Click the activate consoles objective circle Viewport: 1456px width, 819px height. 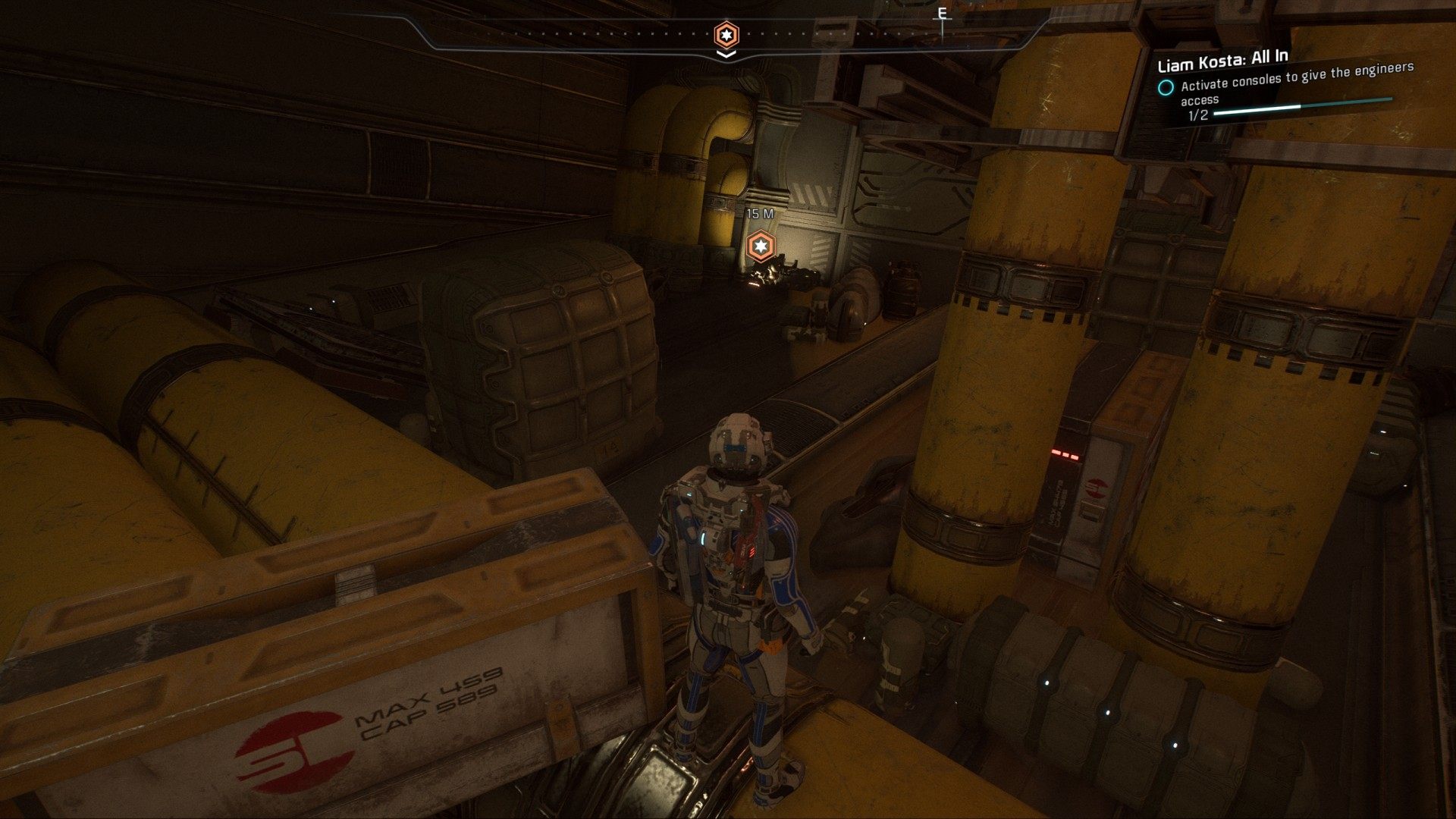(1165, 87)
